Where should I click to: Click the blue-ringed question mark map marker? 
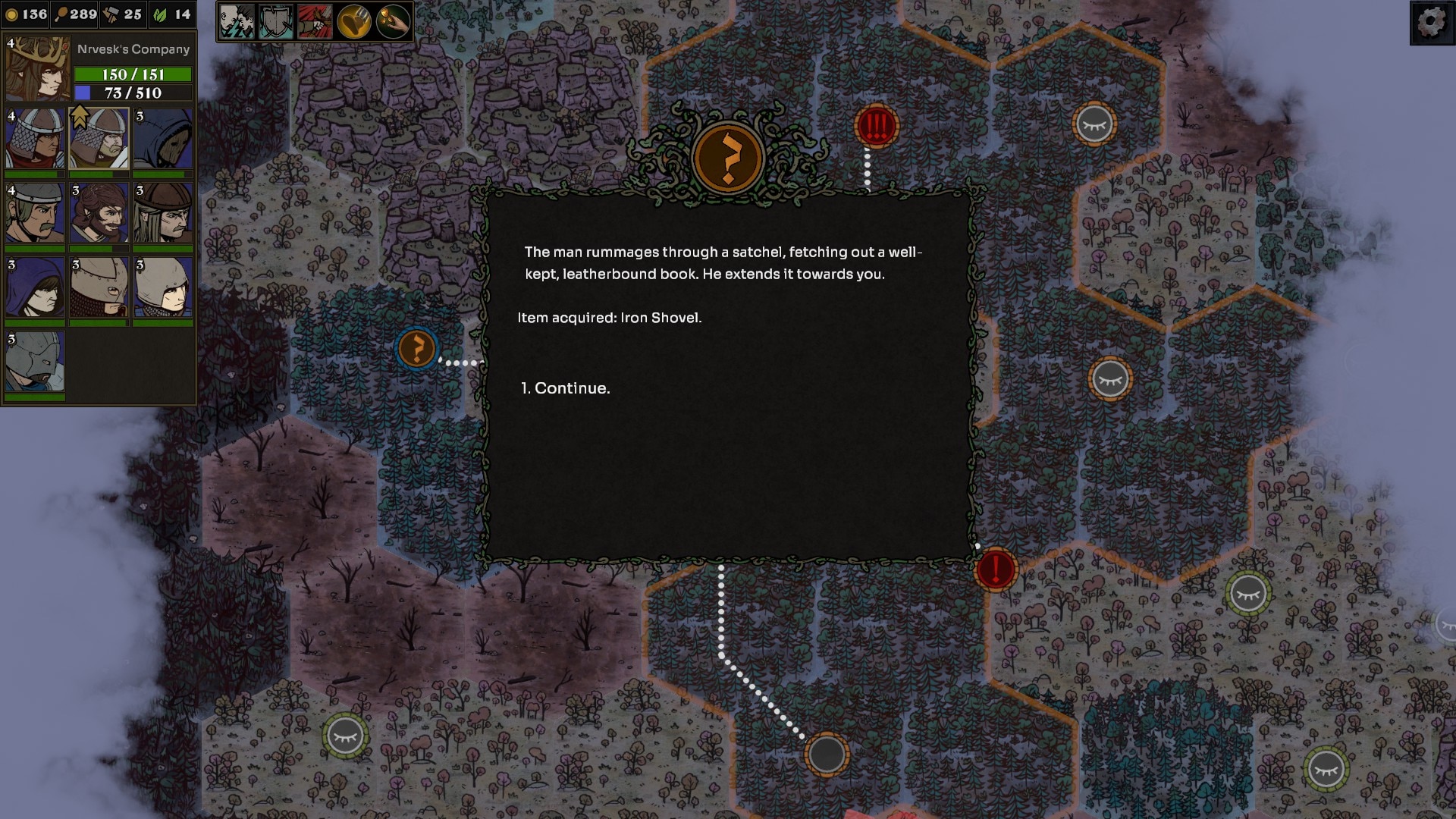click(416, 349)
